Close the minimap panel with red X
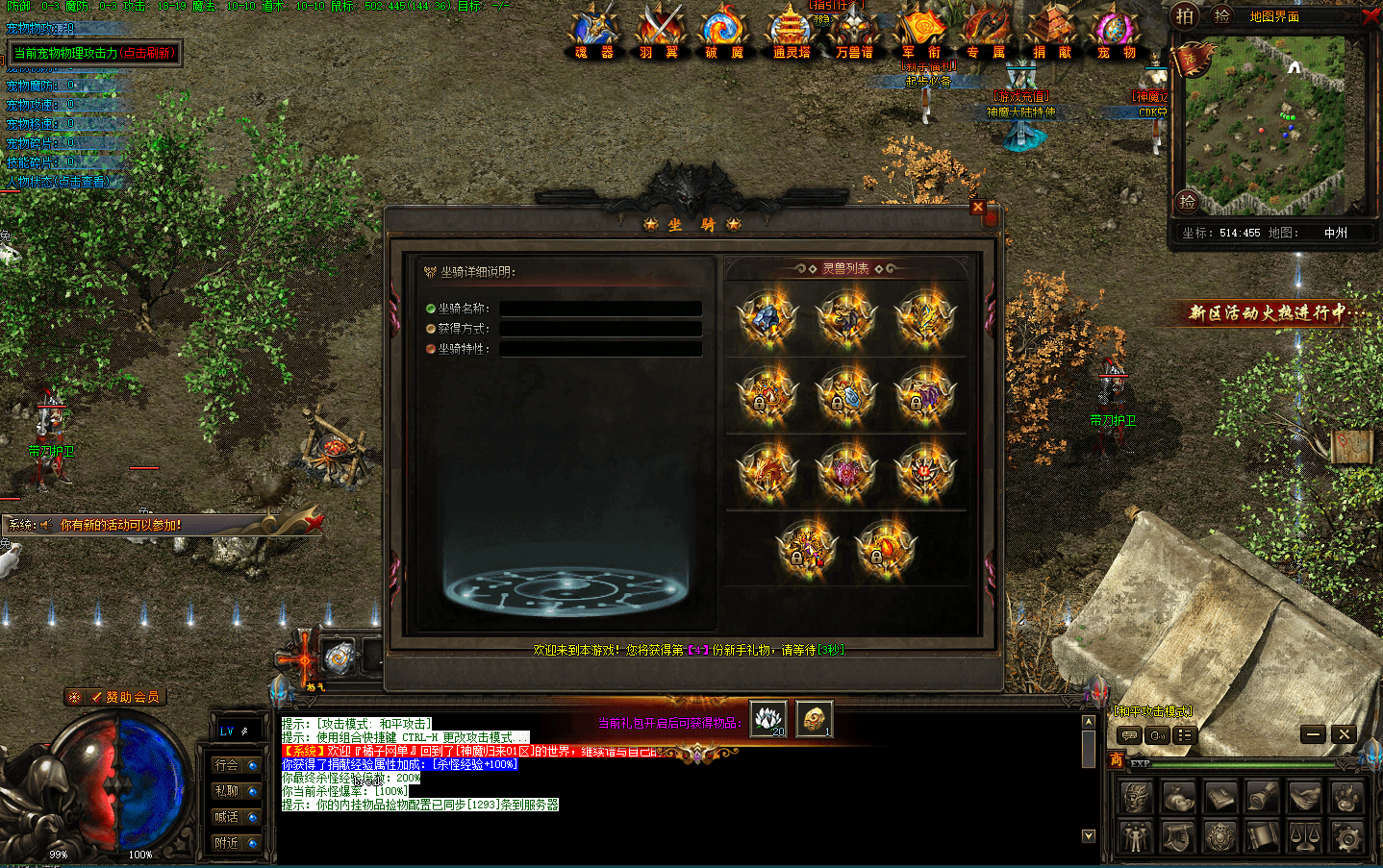This screenshot has height=868, width=1383. pos(1370,17)
